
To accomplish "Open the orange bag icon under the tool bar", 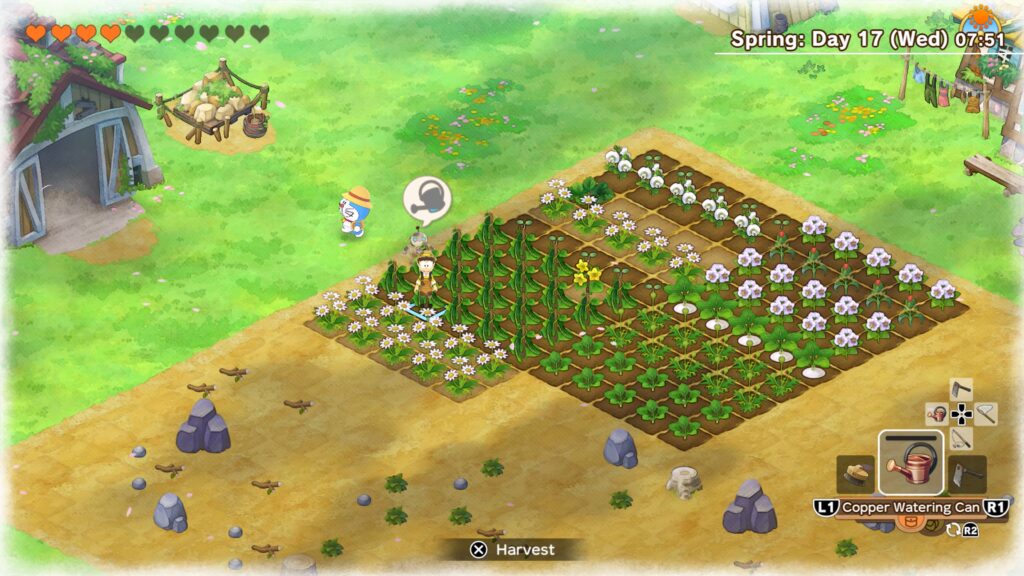I will [x=910, y=520].
